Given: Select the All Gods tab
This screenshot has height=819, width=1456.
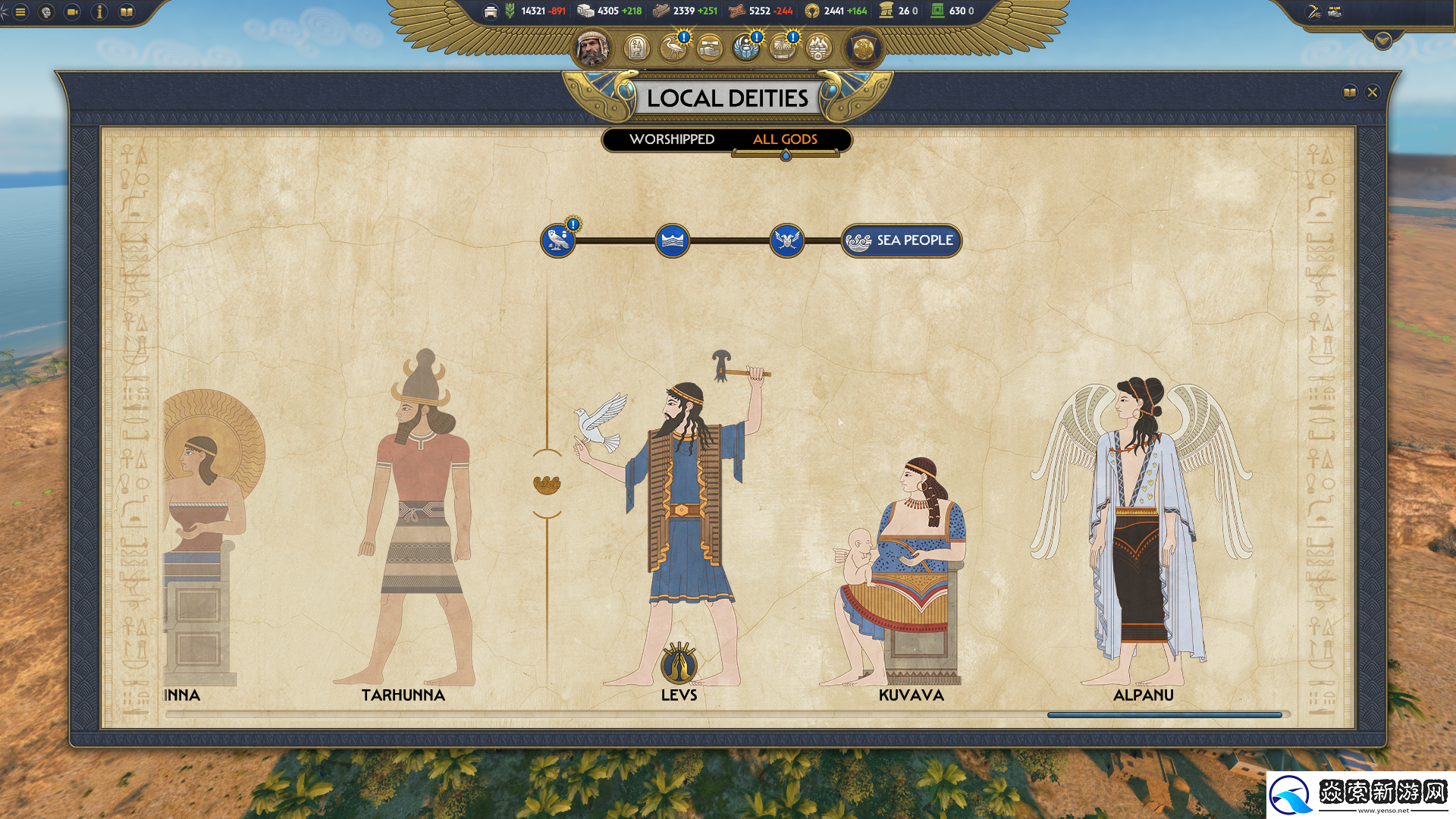Looking at the screenshot, I should (785, 140).
